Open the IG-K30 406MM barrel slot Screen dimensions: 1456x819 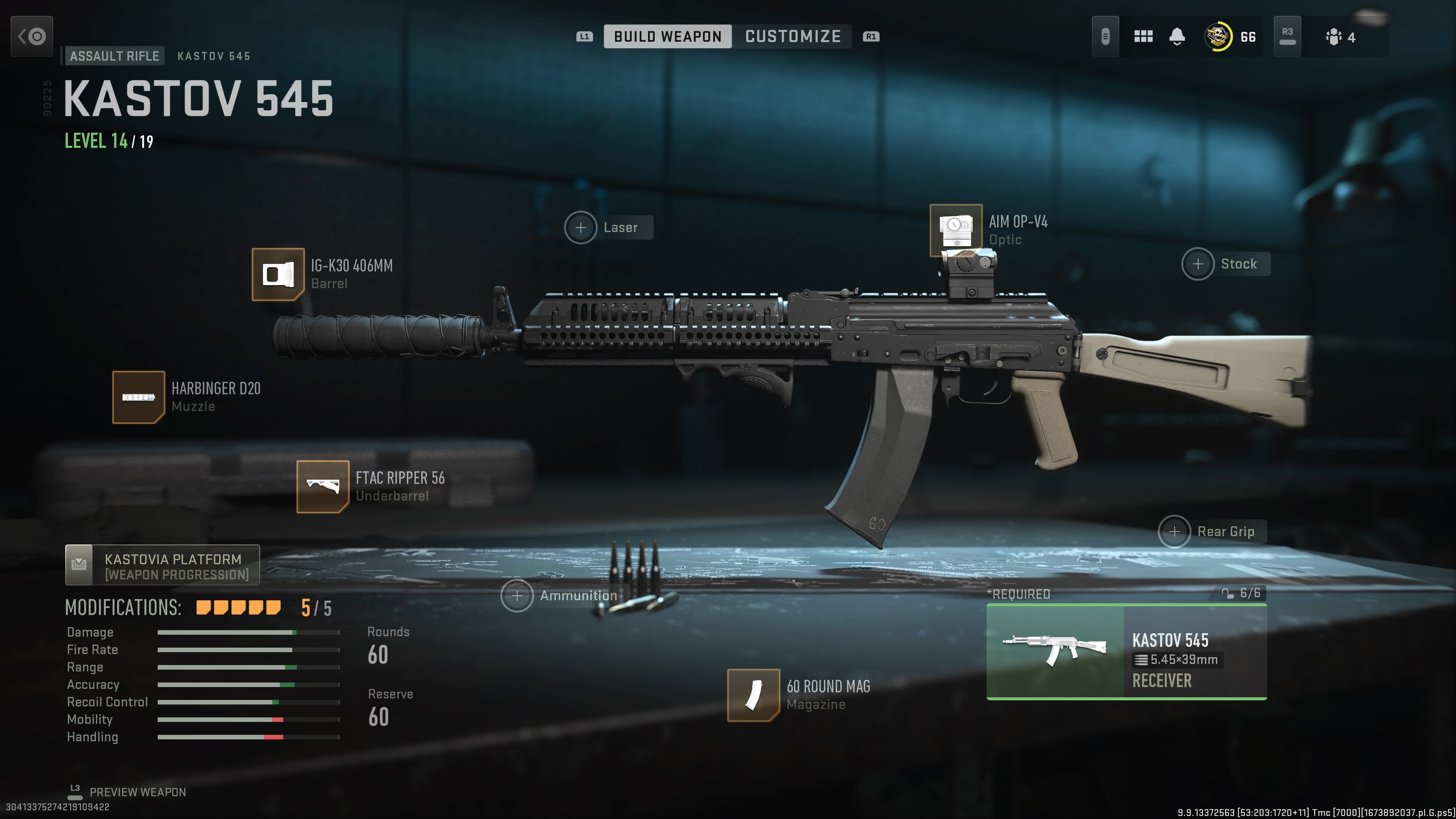tap(278, 275)
